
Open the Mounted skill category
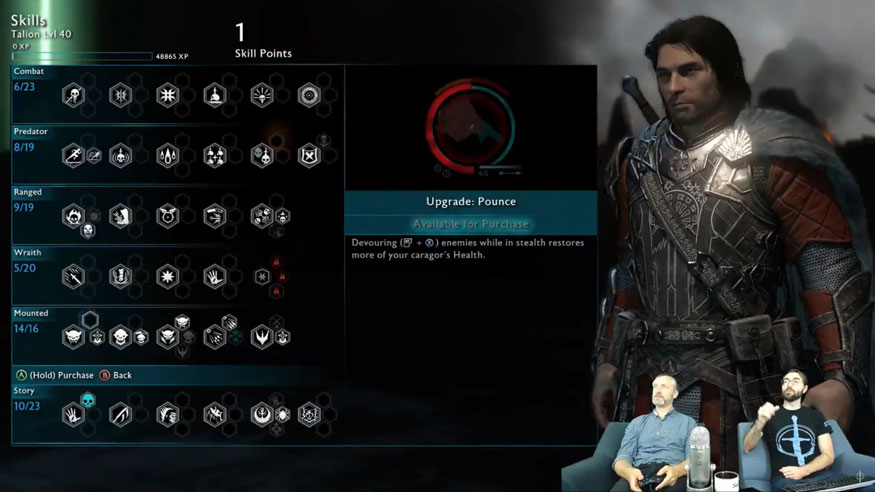pos(31,313)
